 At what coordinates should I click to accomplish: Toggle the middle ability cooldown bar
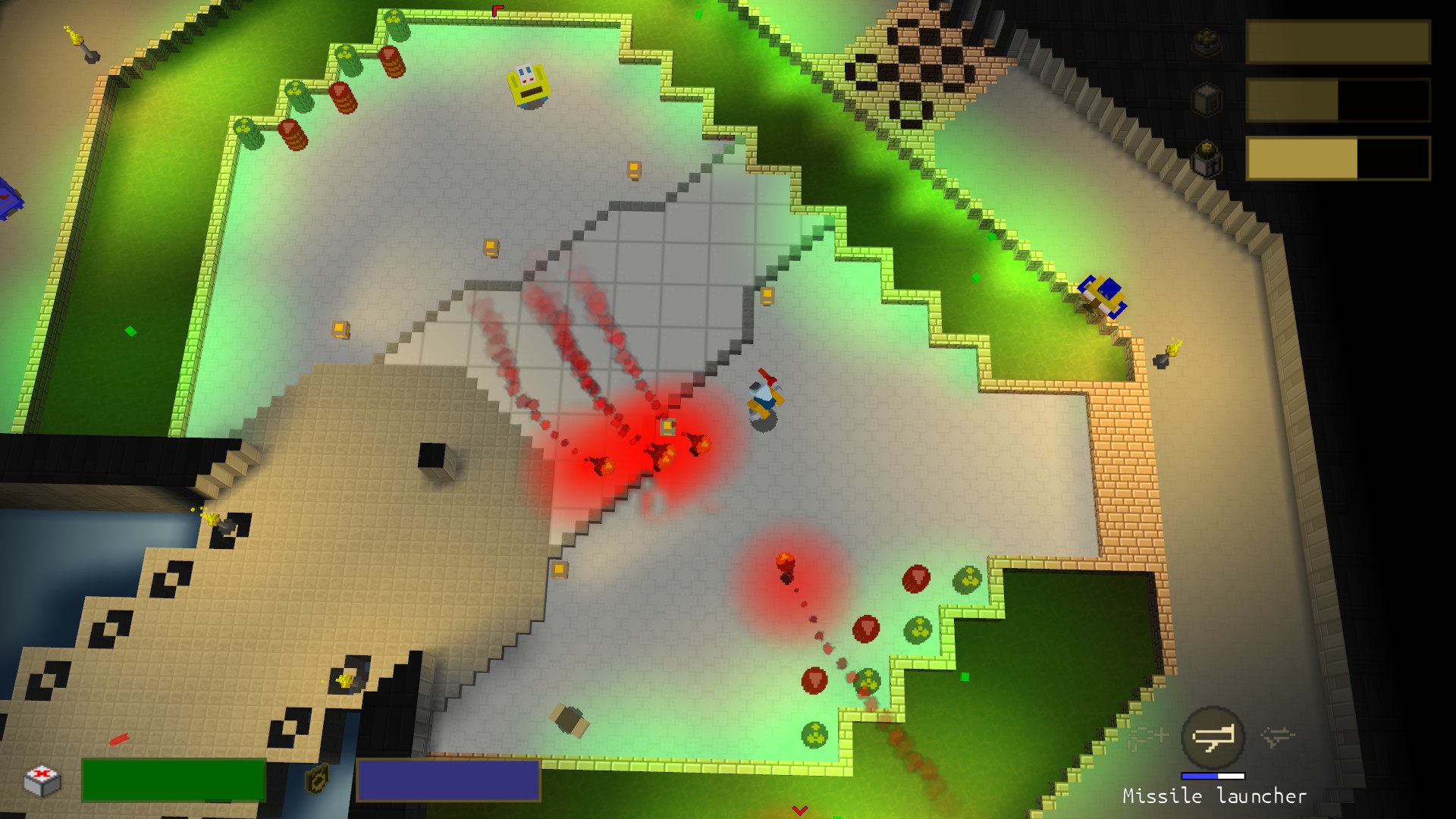(1338, 100)
